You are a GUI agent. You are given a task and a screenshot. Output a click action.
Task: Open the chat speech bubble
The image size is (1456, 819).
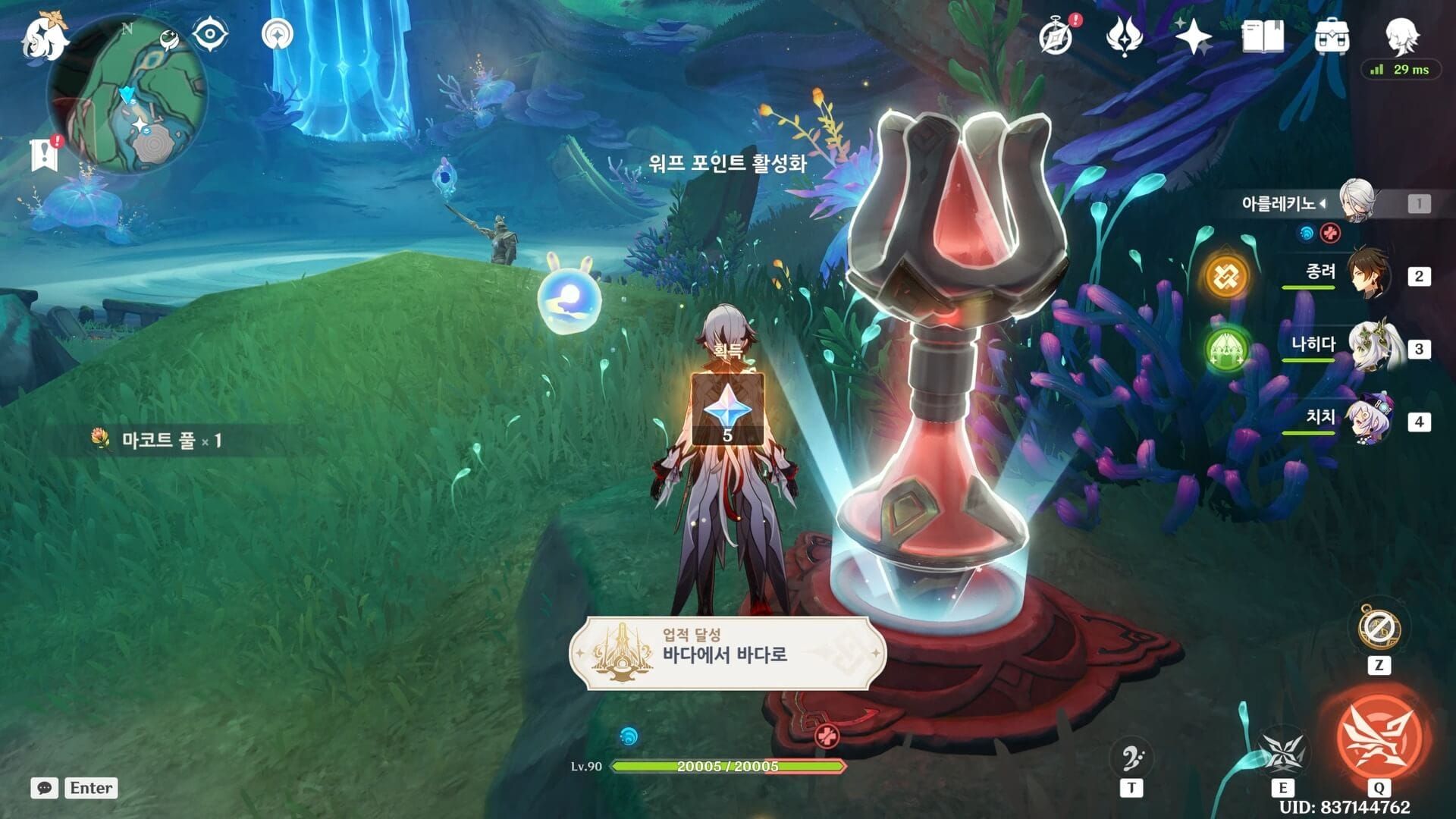point(45,788)
